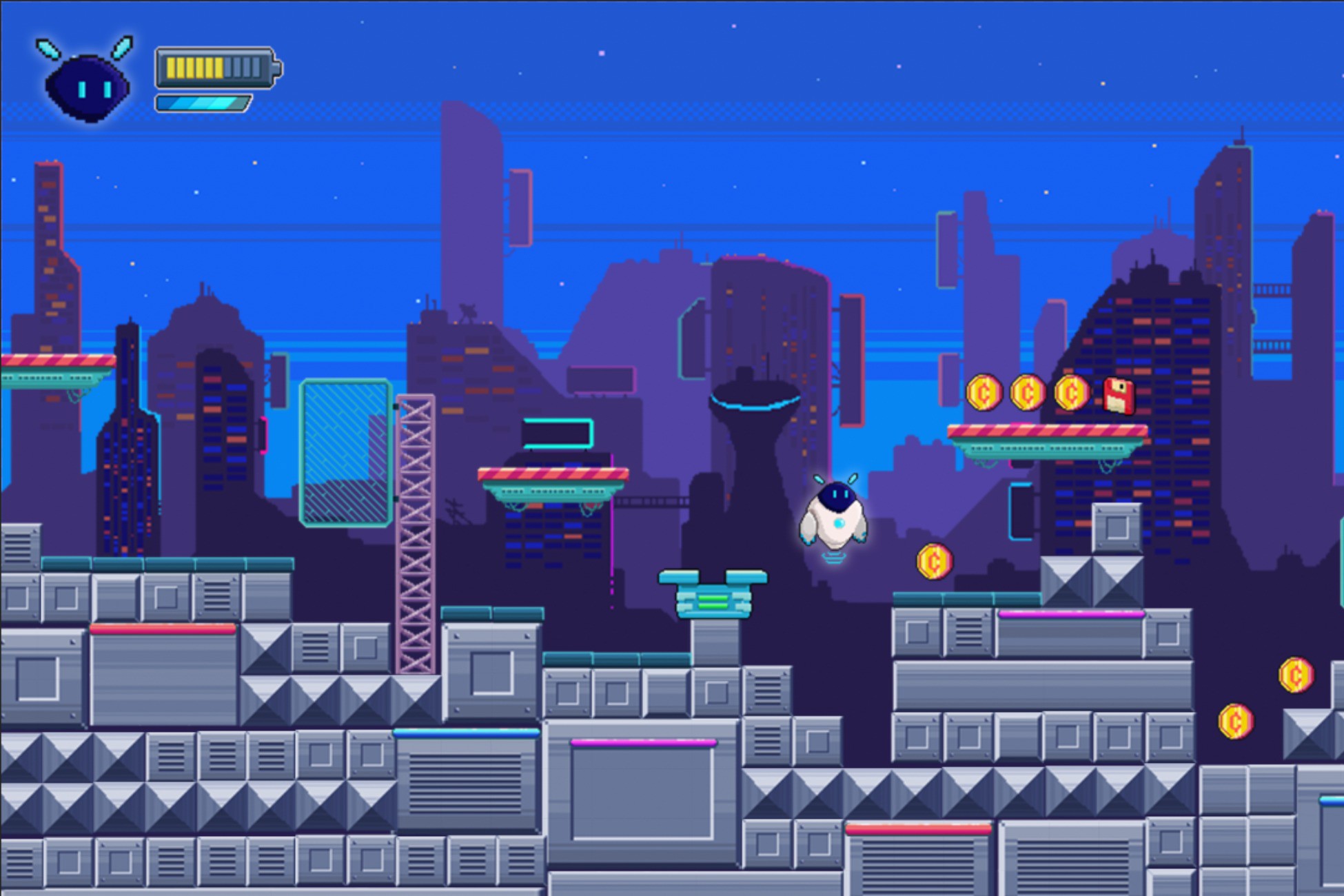This screenshot has width=1344, height=896.
Task: Click the floating platform below the billboard
Action: (551, 476)
